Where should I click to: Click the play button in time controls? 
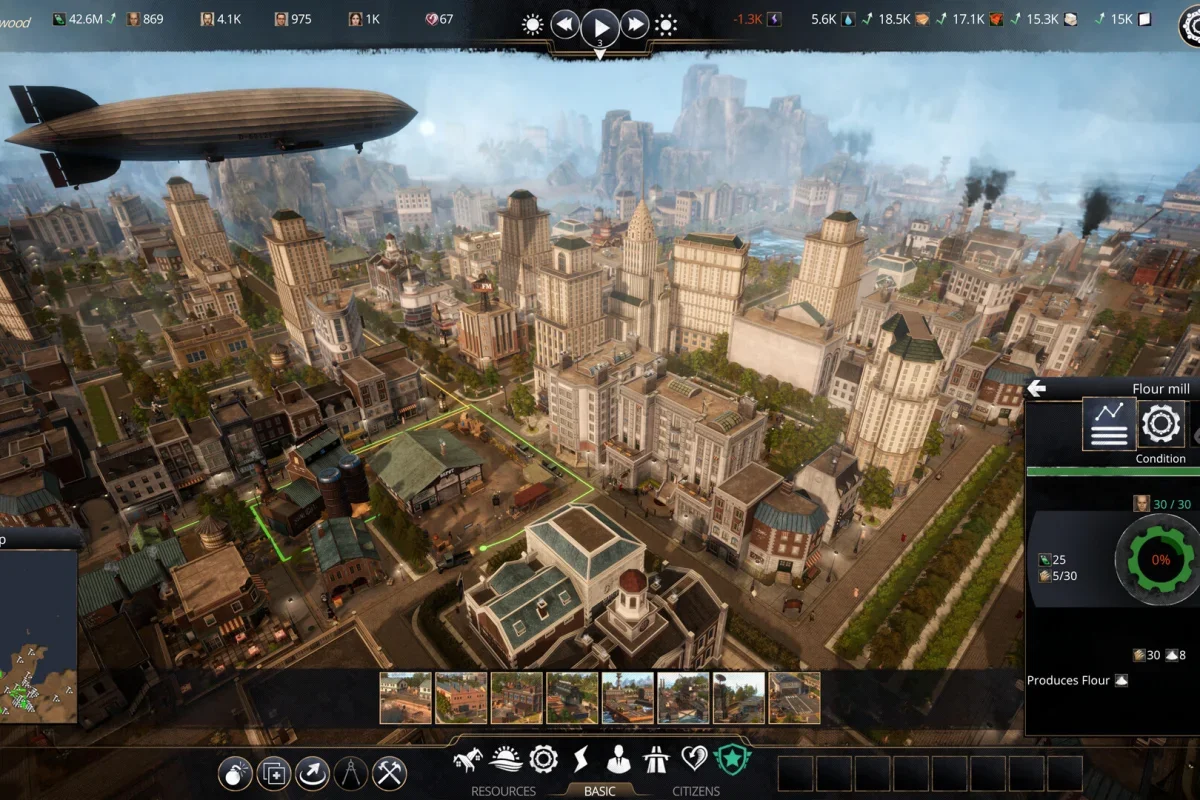[600, 24]
